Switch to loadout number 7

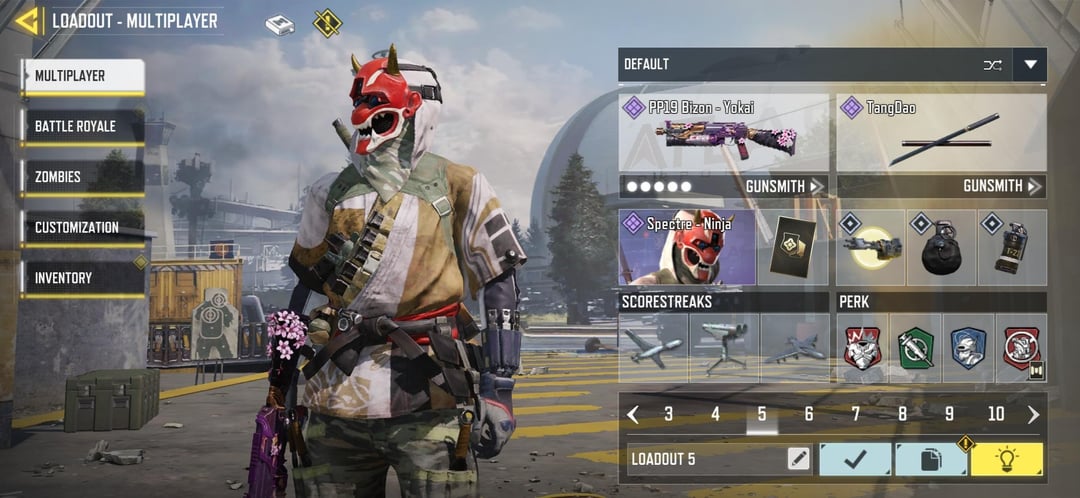point(855,414)
